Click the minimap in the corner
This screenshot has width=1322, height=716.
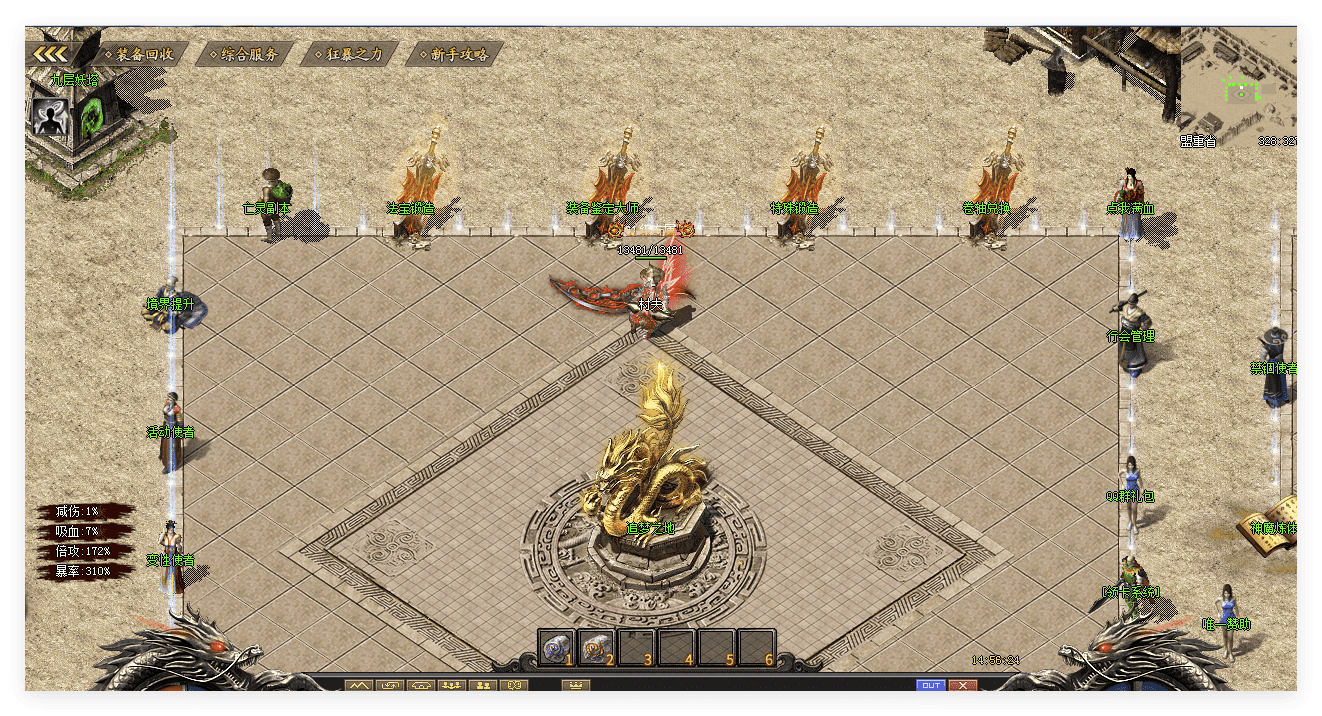pos(1238,84)
